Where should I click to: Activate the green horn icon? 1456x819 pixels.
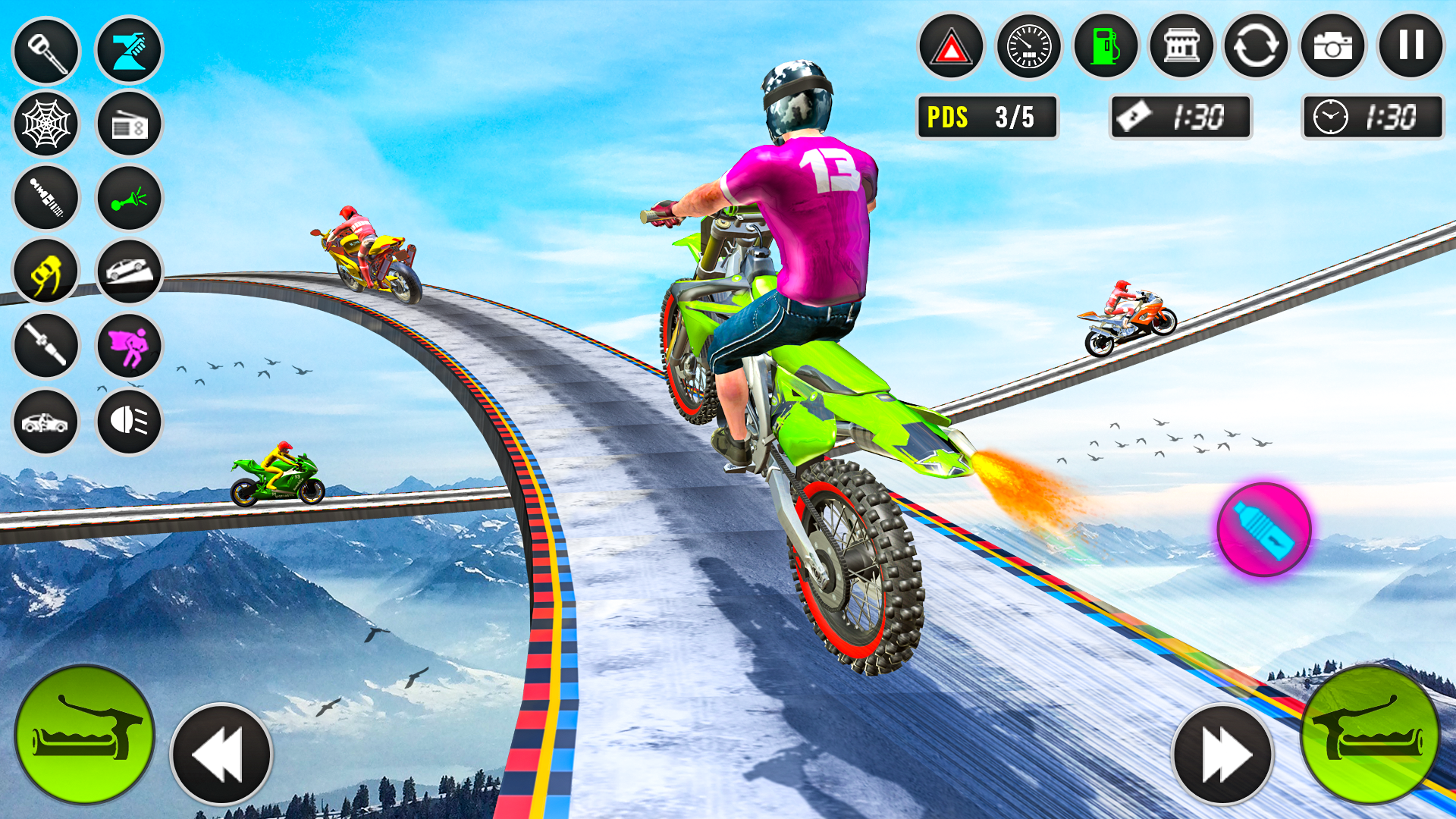[x=129, y=198]
